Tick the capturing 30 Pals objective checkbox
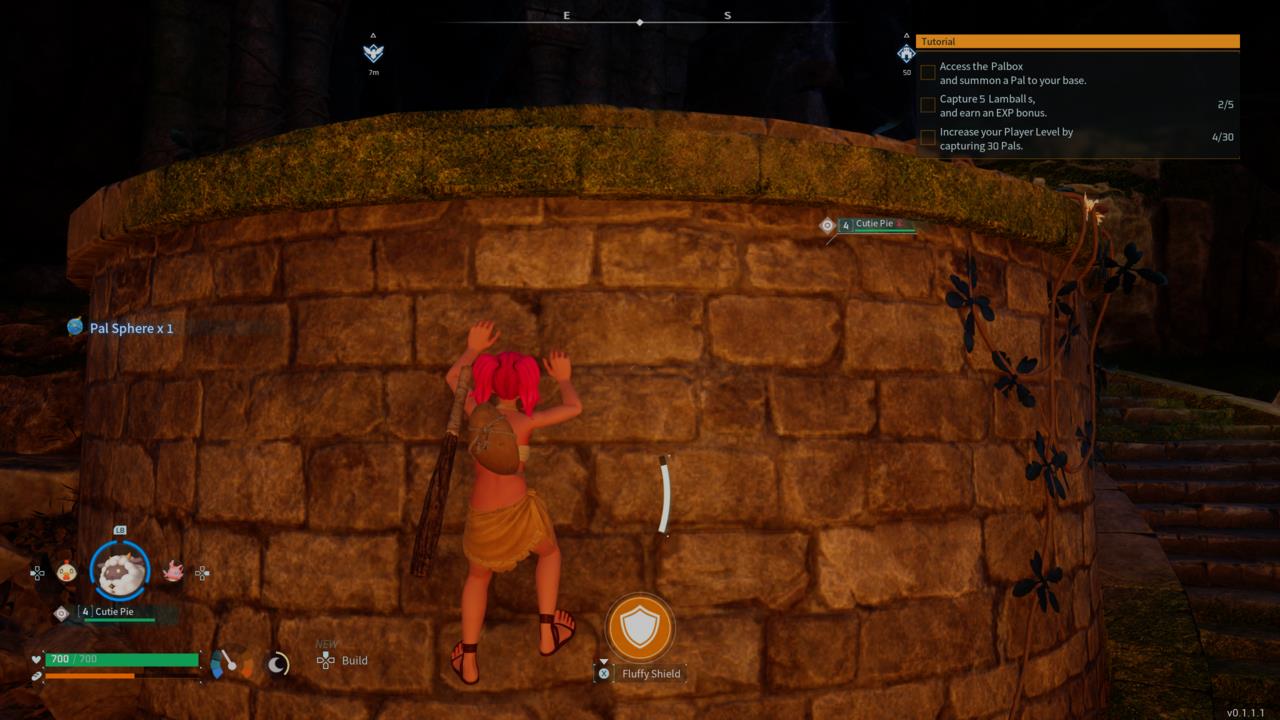The image size is (1280, 720). click(927, 136)
